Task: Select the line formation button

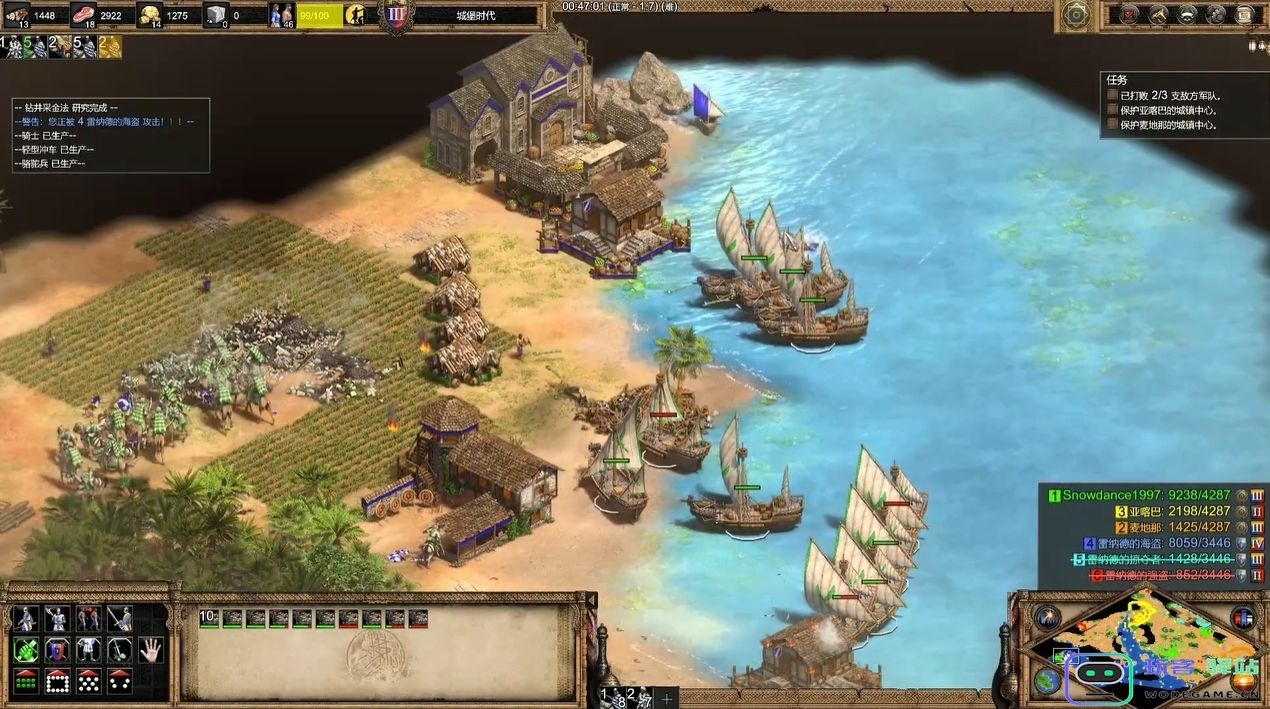Action: point(26,681)
